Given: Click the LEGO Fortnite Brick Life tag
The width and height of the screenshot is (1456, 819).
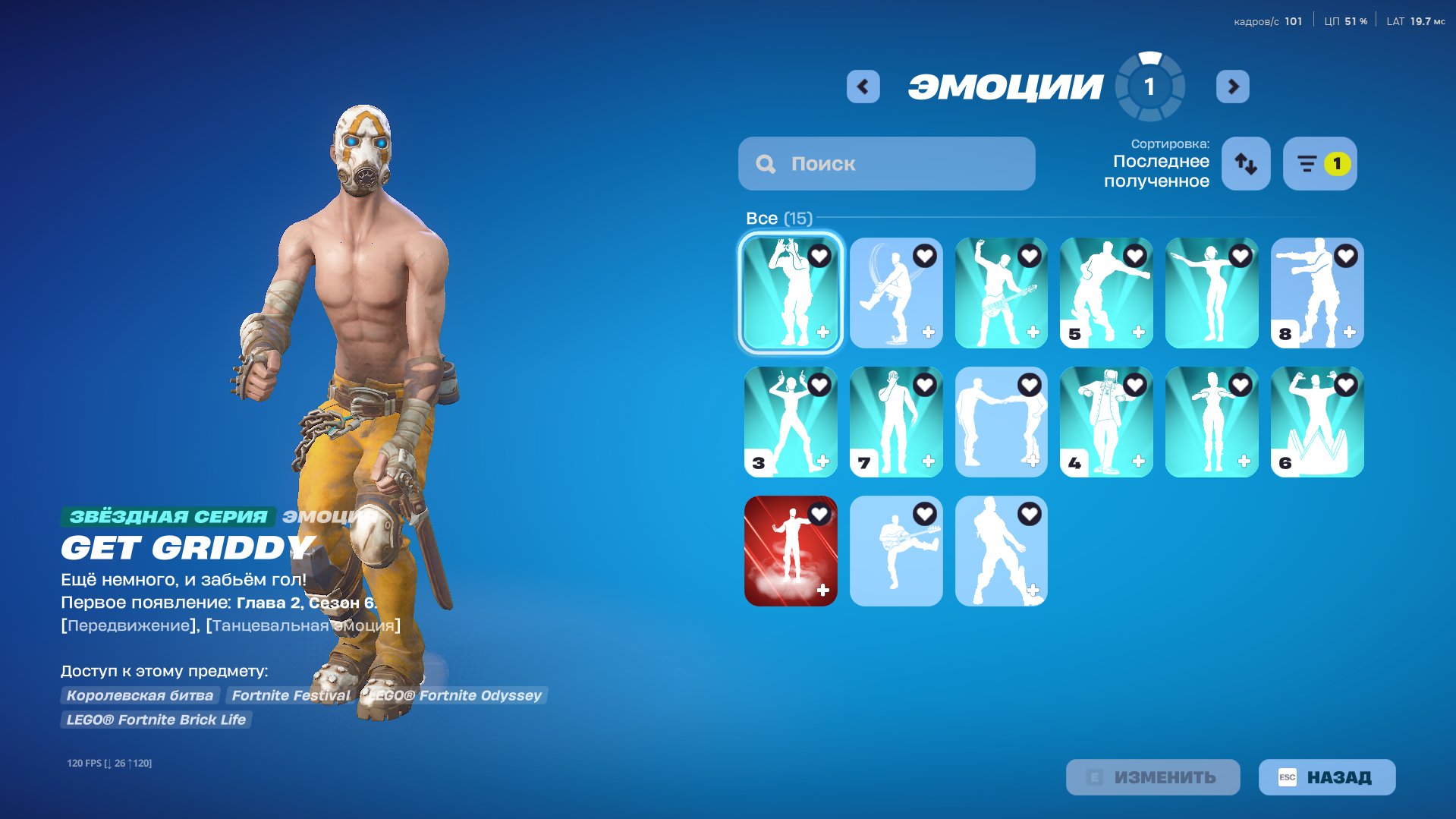Looking at the screenshot, I should coord(156,720).
